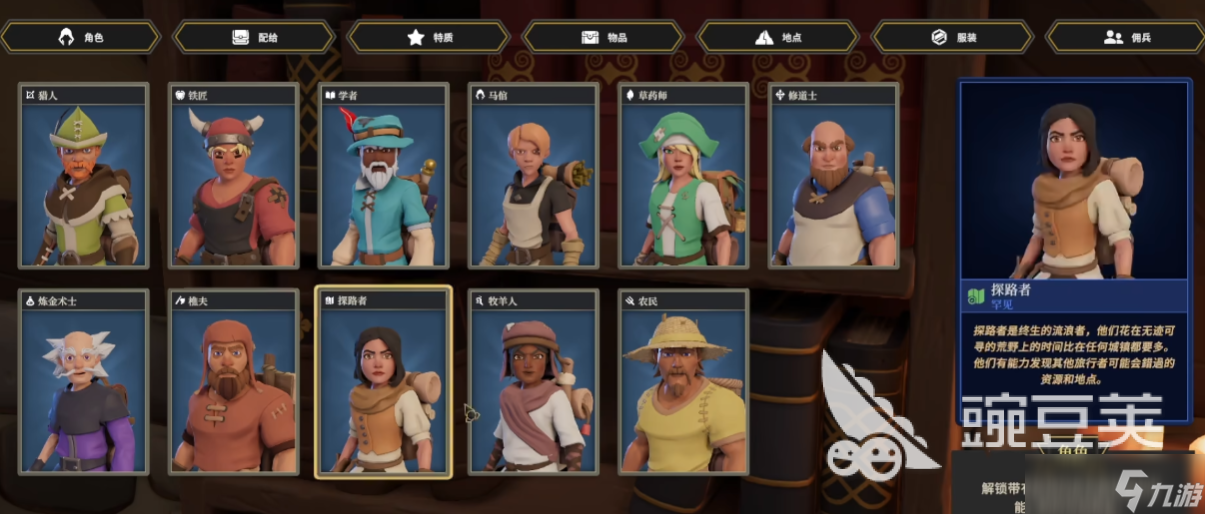Screen dimensions: 1205x514
Task: Open the 配给 tab
Action: click(254, 37)
